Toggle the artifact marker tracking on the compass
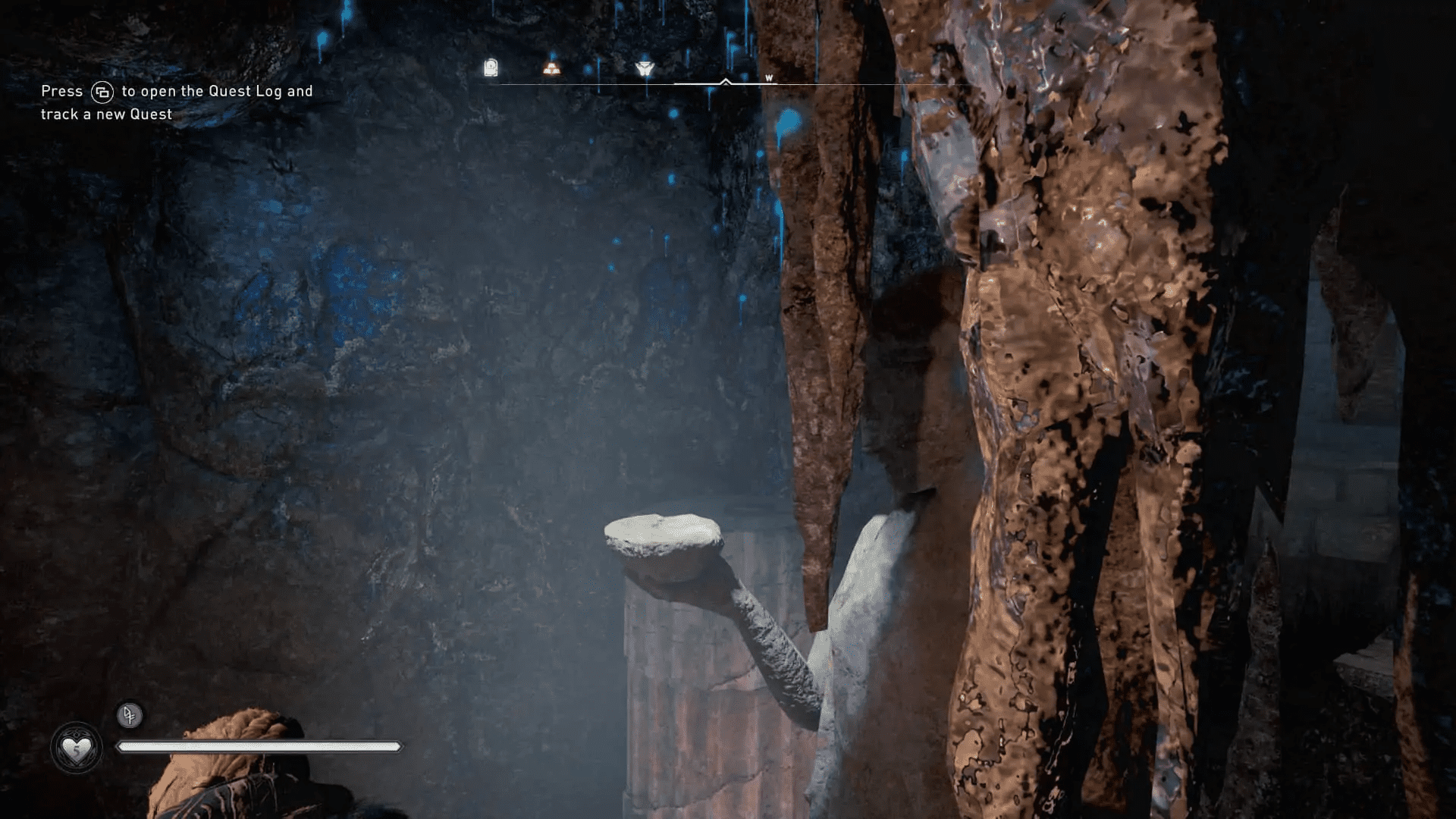The height and width of the screenshot is (819, 1456). tap(490, 68)
